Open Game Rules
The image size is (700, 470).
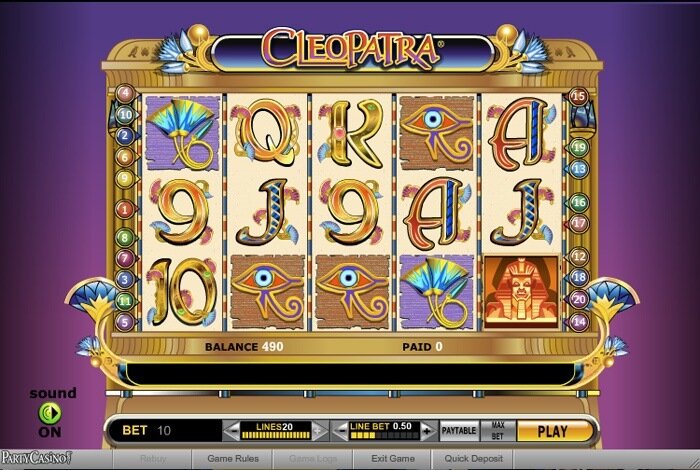pyautogui.click(x=233, y=459)
